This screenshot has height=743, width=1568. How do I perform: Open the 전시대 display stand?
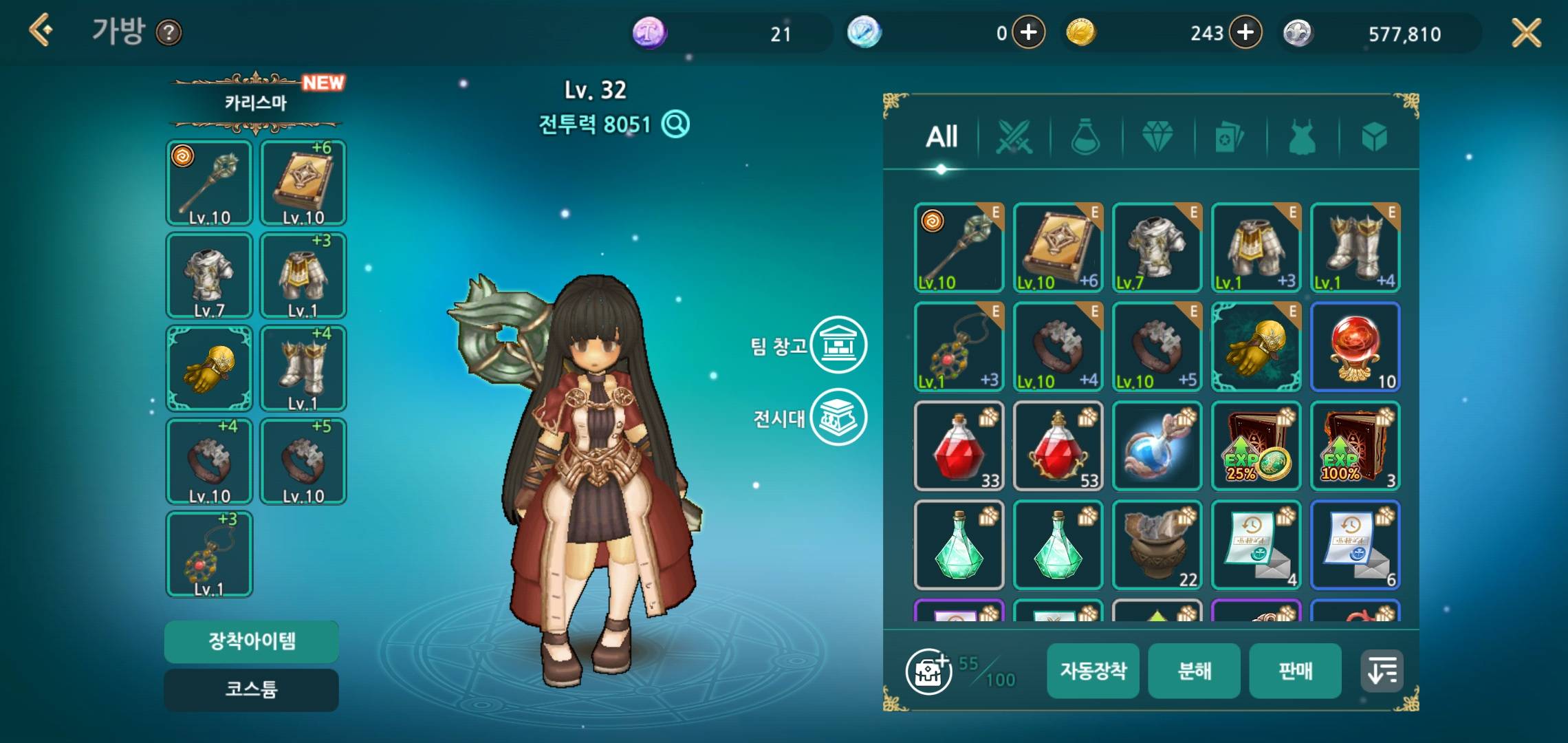tap(838, 417)
